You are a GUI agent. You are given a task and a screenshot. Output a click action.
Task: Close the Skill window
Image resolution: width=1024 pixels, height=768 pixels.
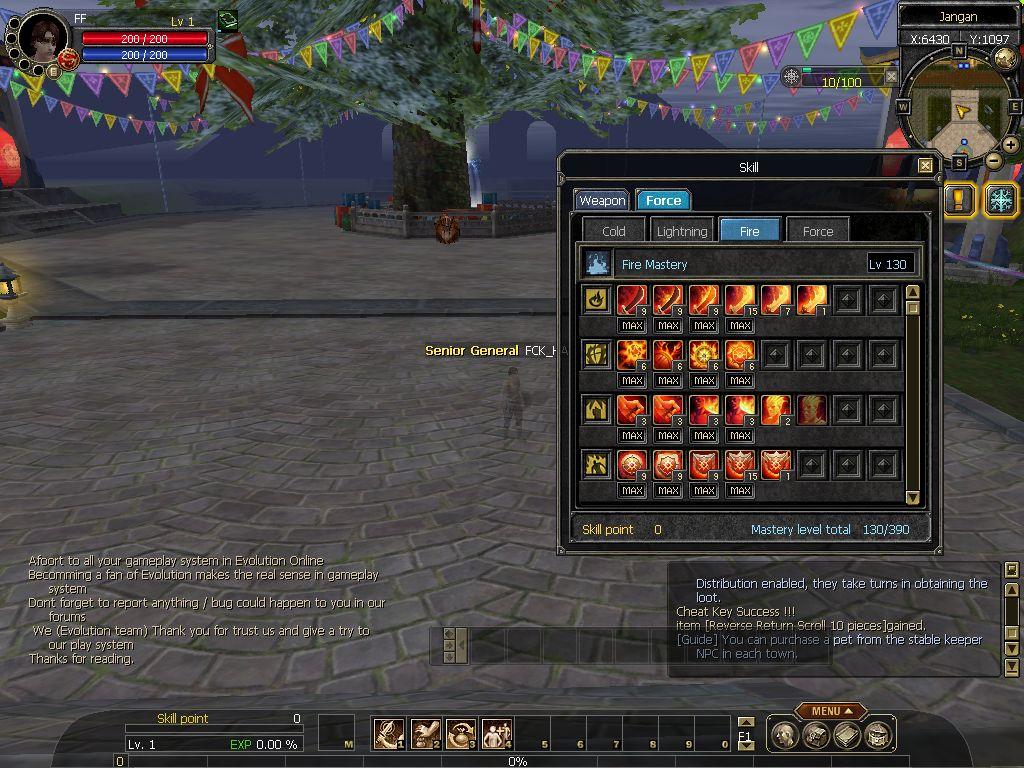[x=925, y=166]
